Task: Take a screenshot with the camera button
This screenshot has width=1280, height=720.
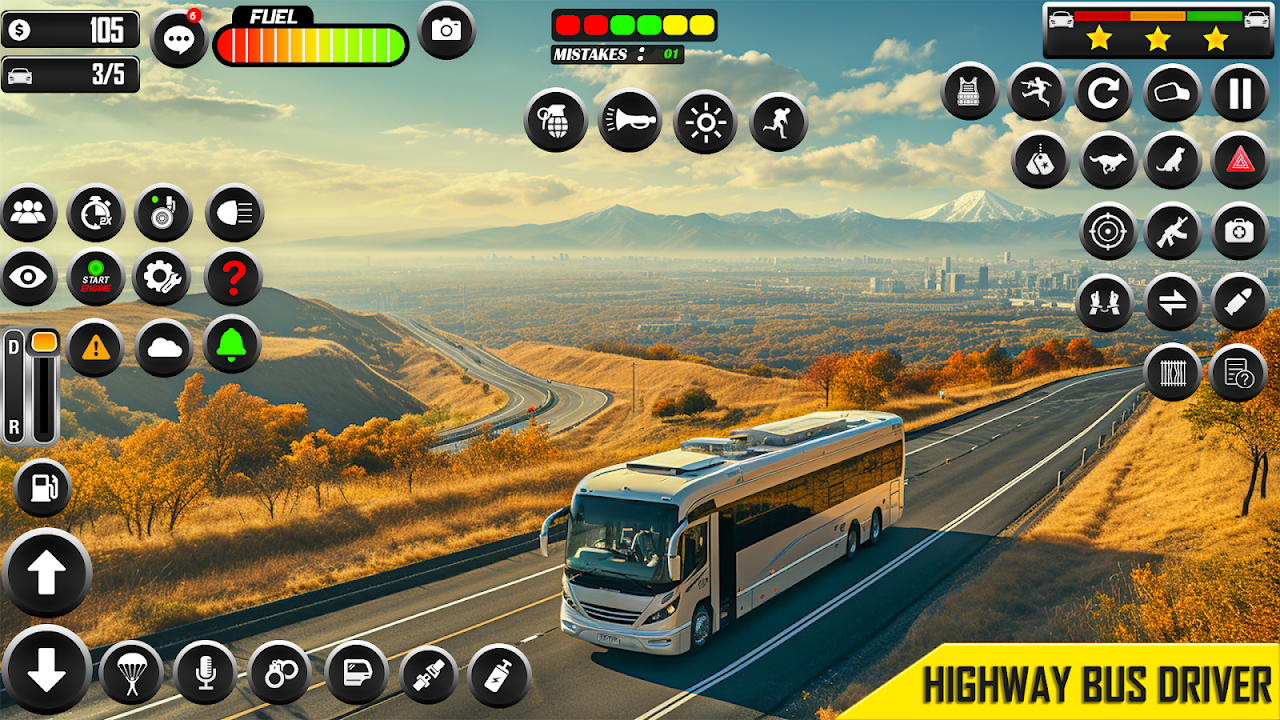Action: click(446, 30)
